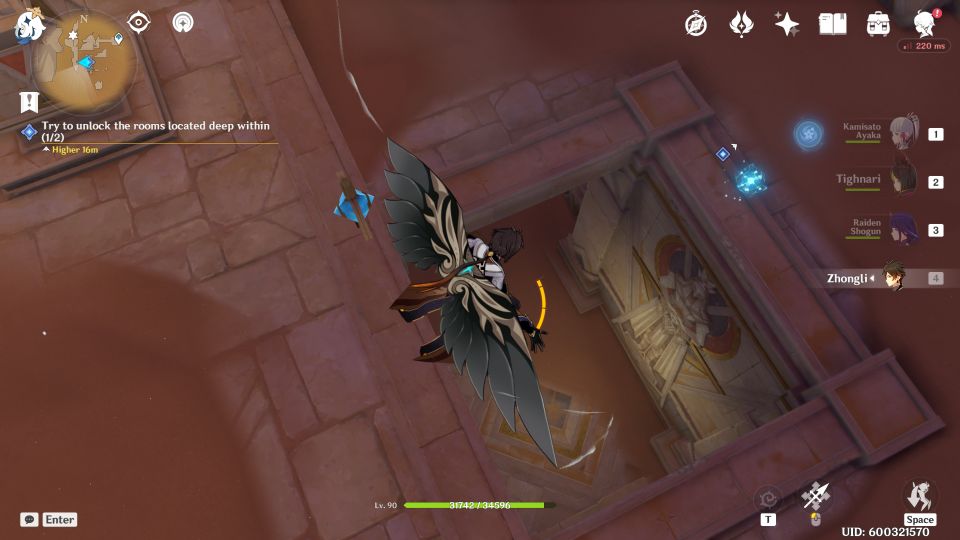Open the winged Battle Pass icon
960x540 pixels.
[x=741, y=24]
